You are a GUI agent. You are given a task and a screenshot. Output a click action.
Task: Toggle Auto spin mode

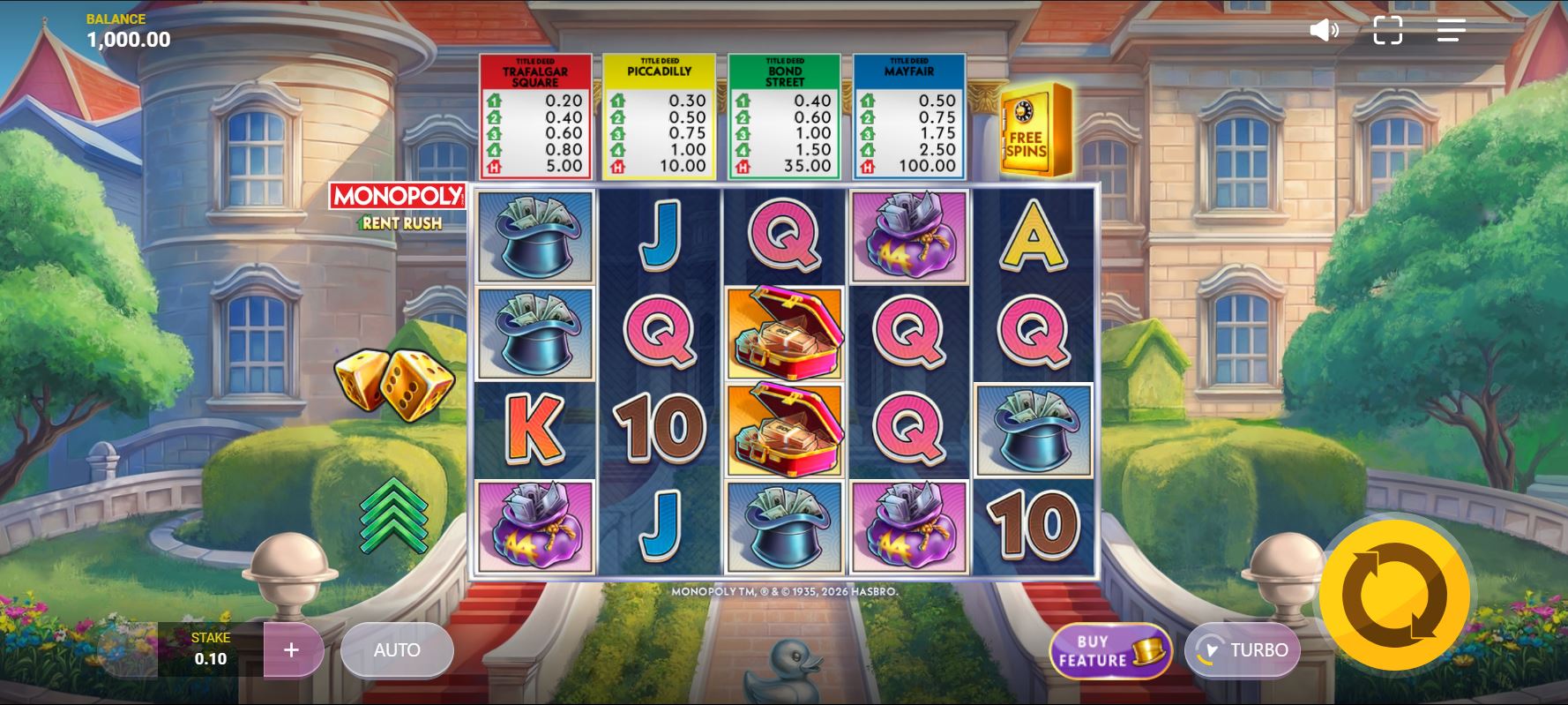(x=397, y=649)
